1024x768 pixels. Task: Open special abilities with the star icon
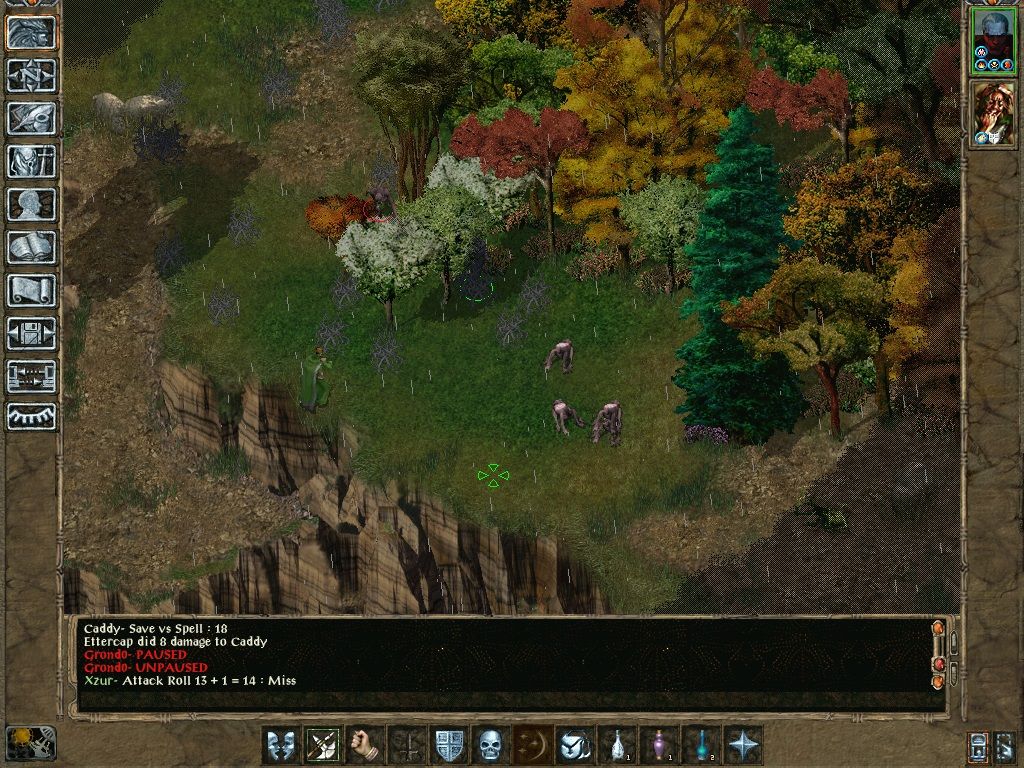pyautogui.click(x=744, y=745)
